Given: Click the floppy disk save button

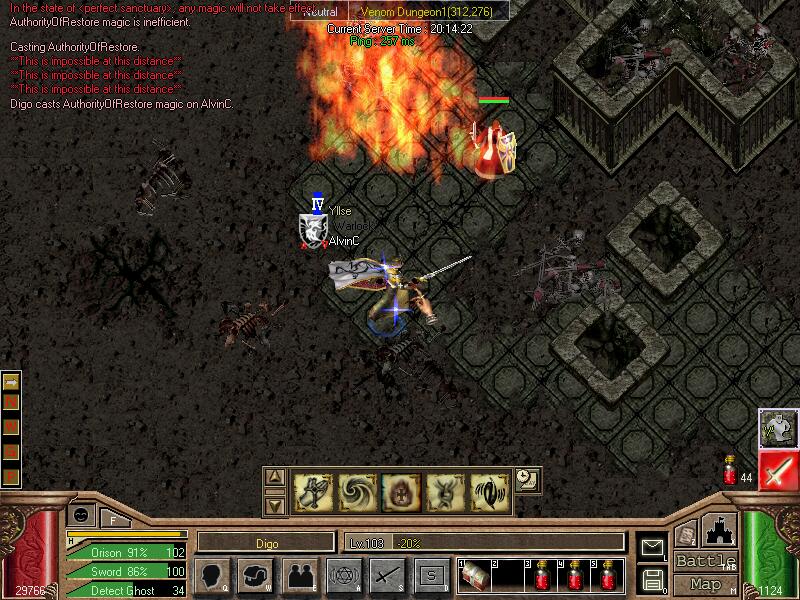Looking at the screenshot, I should [652, 578].
